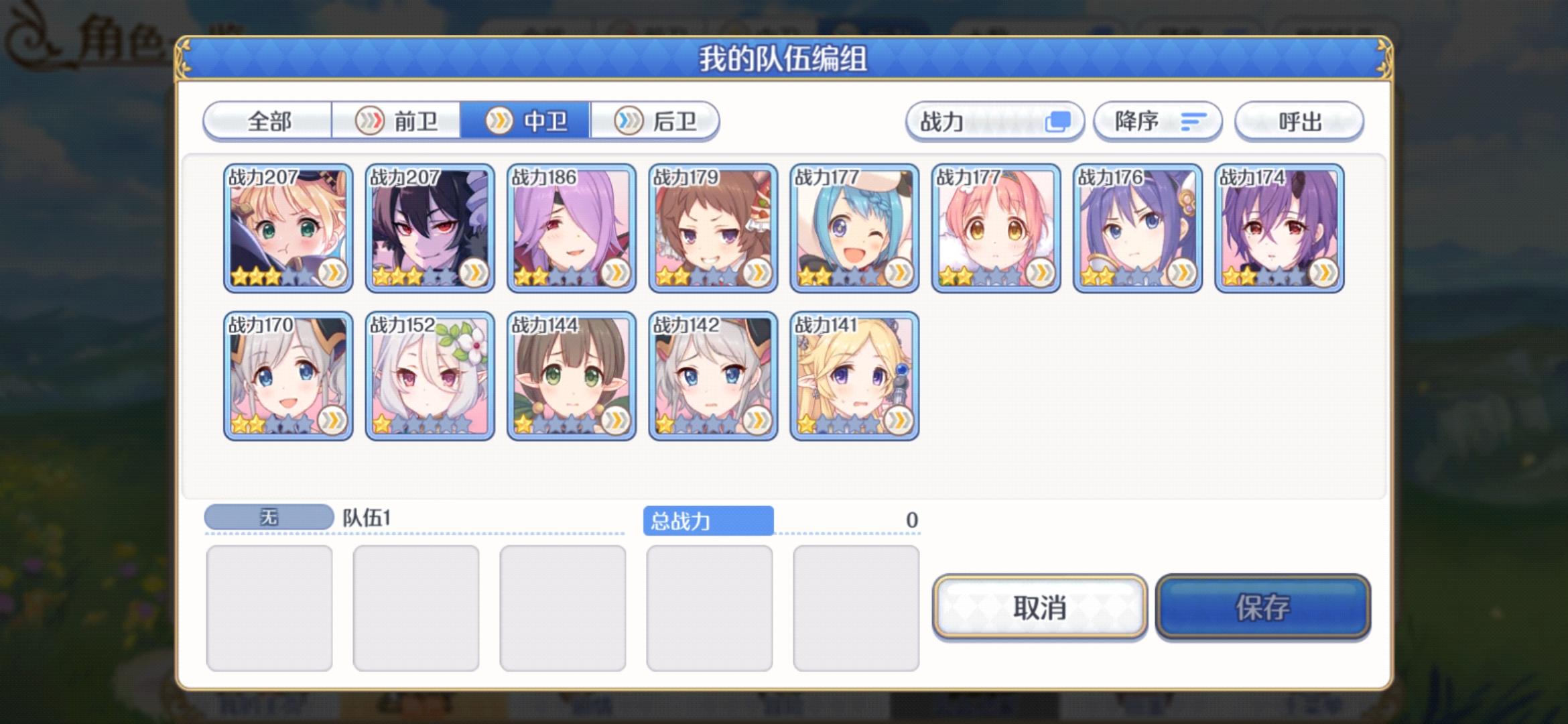Toggle 降序 descending sort order
Image resolution: width=1568 pixels, height=724 pixels.
point(1158,121)
